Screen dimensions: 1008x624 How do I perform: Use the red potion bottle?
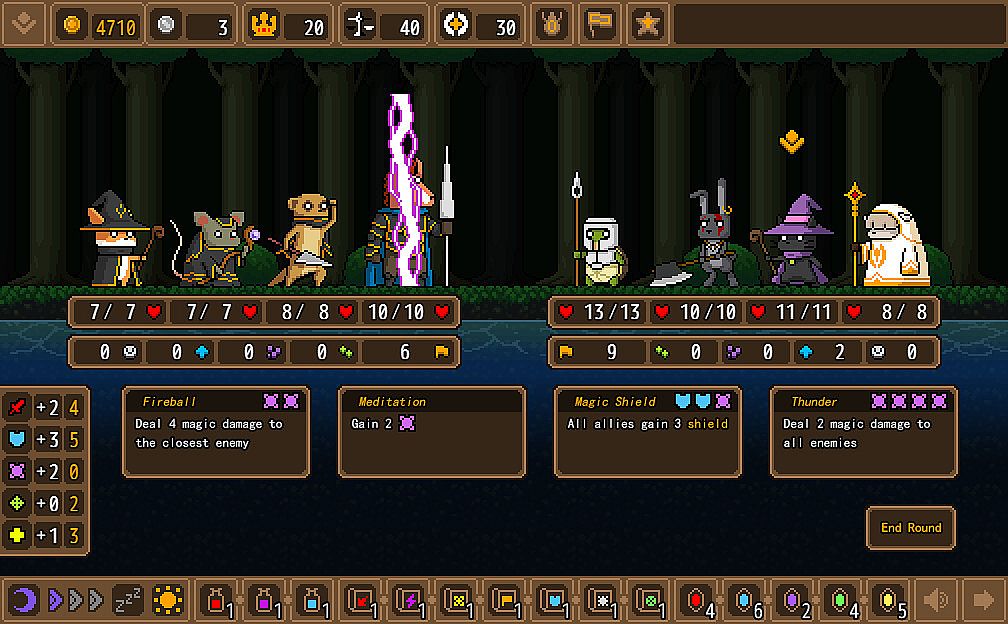click(216, 600)
